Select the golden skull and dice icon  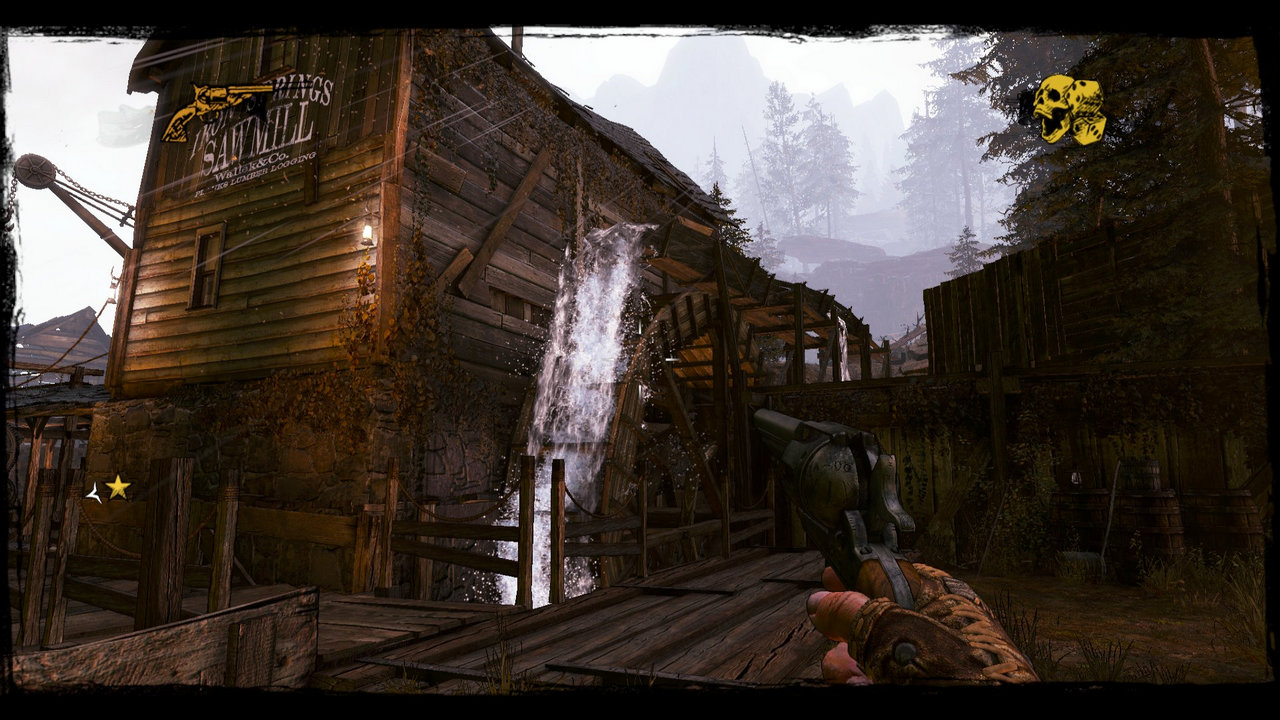pyautogui.click(x=1068, y=108)
